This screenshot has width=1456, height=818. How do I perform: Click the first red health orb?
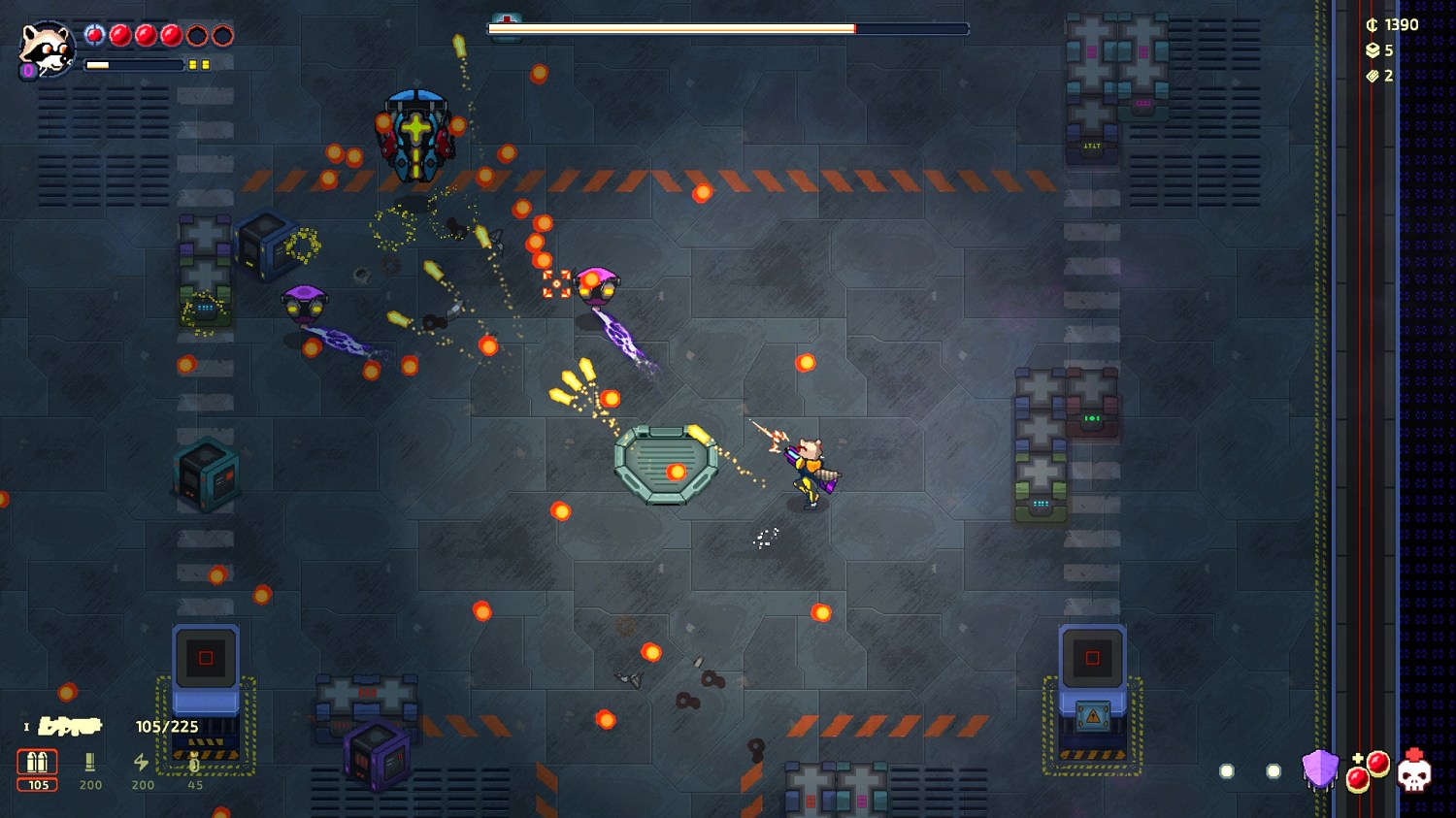pos(94,35)
